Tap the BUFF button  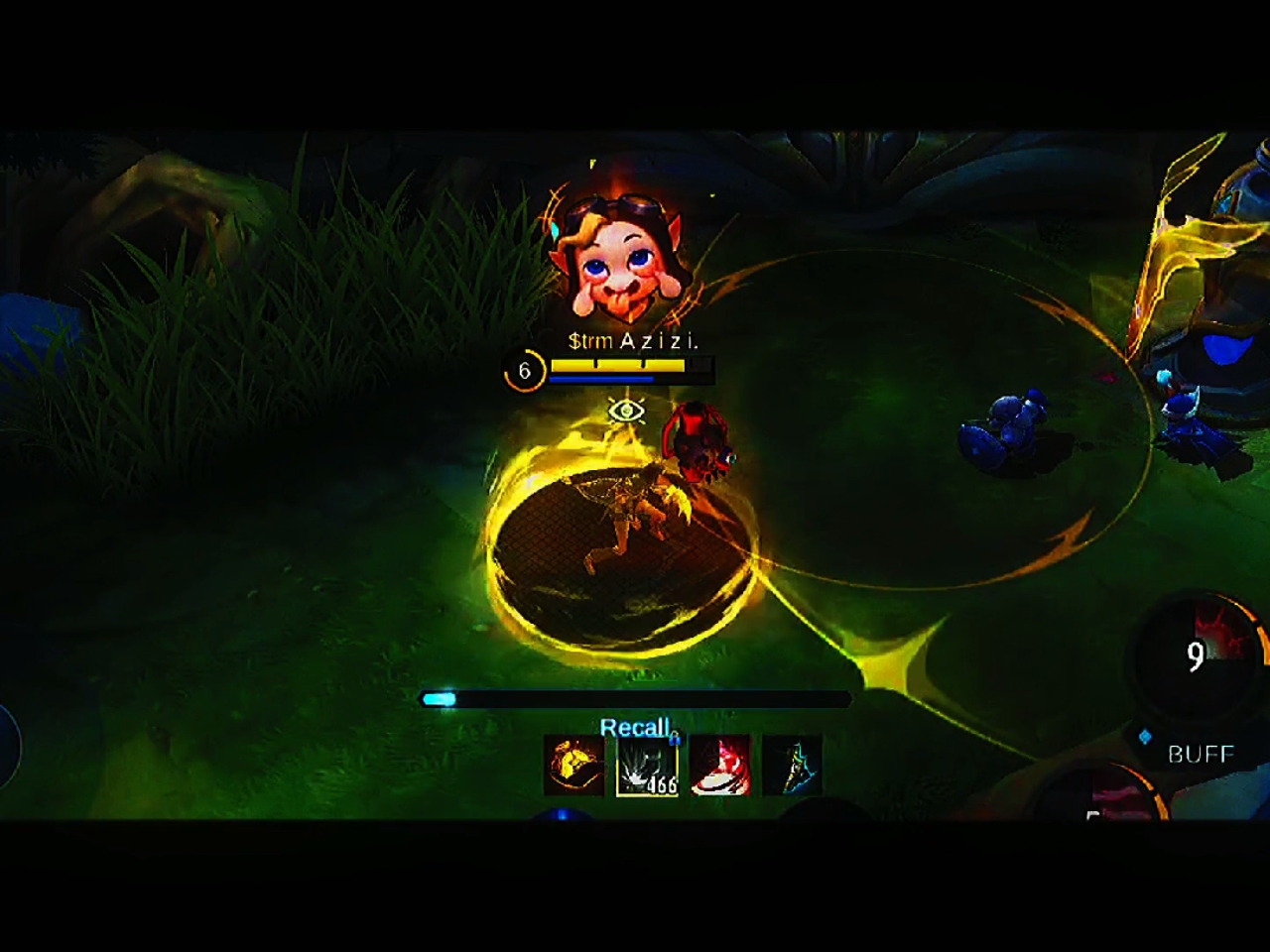click(x=1200, y=754)
